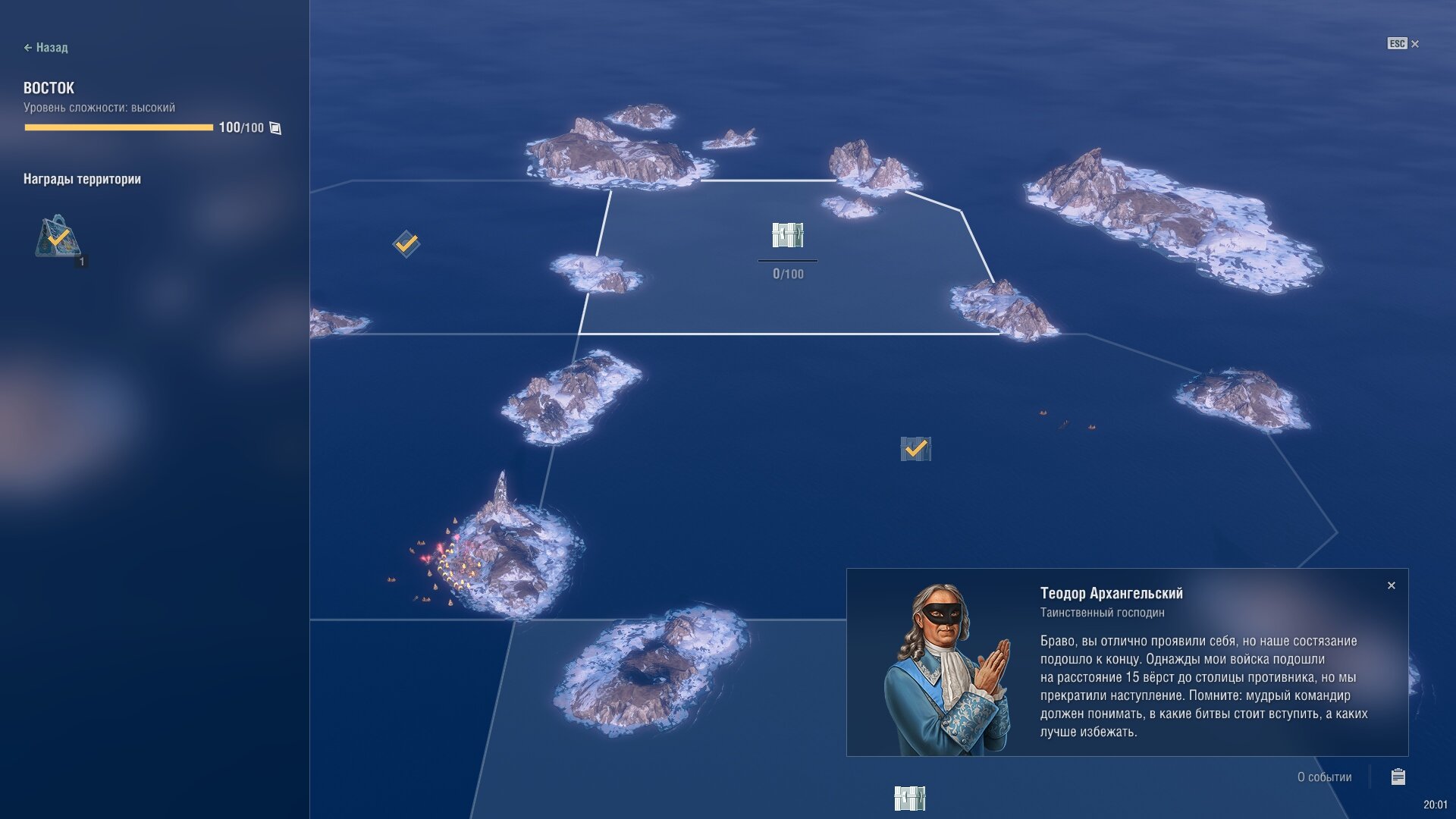Select the completed western territory checkmark

coord(406,243)
